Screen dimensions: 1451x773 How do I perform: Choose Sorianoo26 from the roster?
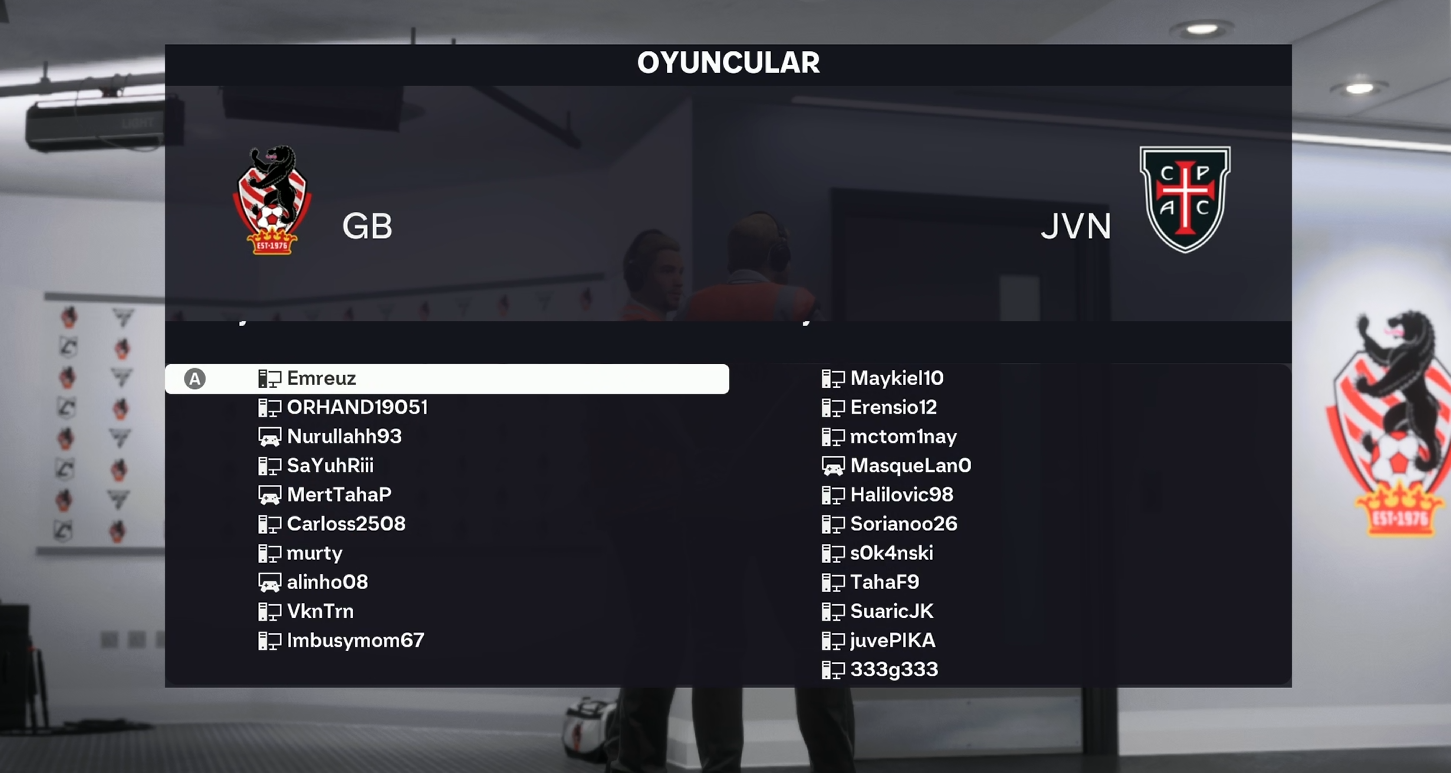[x=903, y=524]
